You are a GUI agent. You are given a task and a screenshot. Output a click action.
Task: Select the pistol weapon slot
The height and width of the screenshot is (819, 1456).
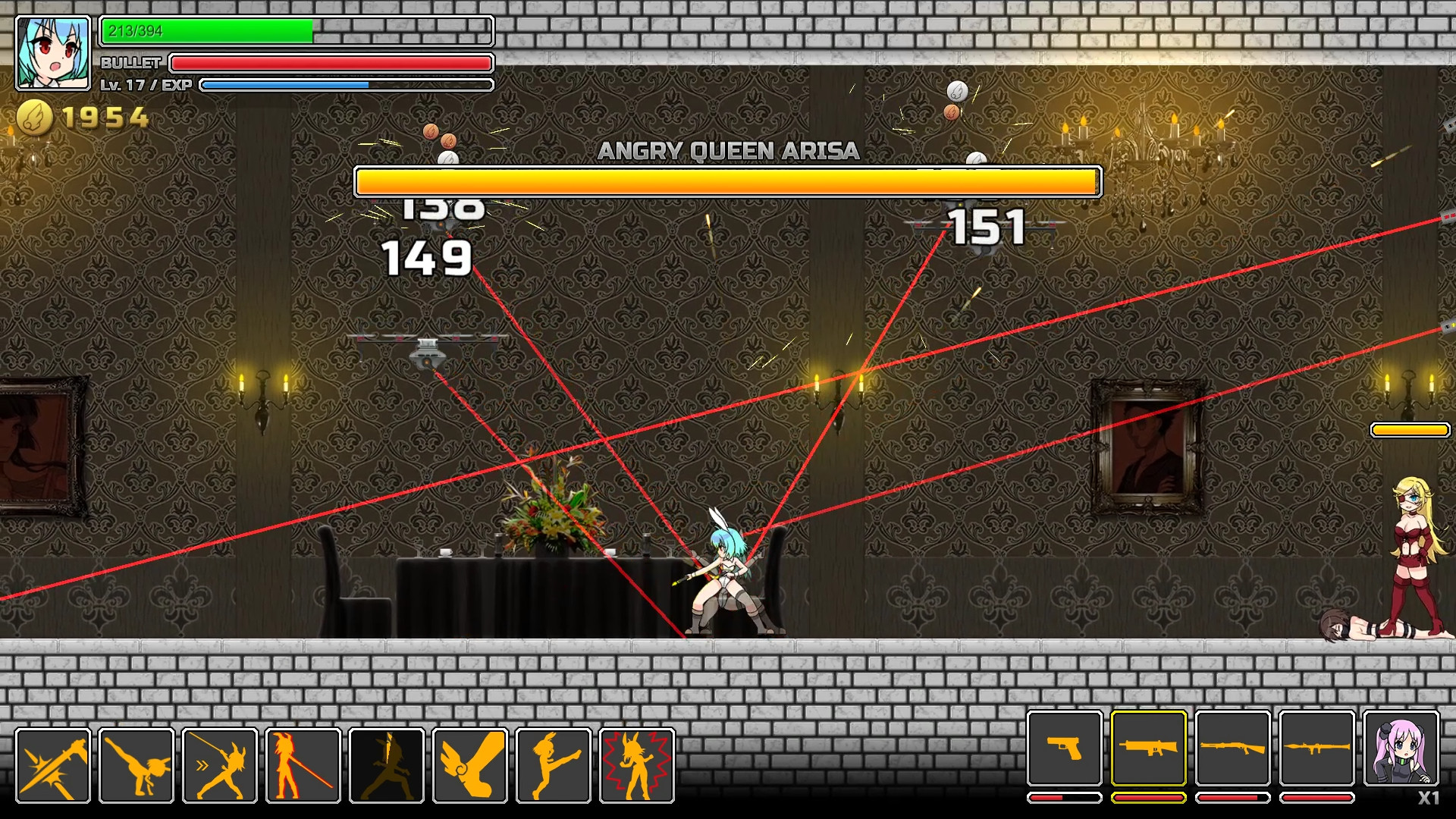click(1065, 748)
